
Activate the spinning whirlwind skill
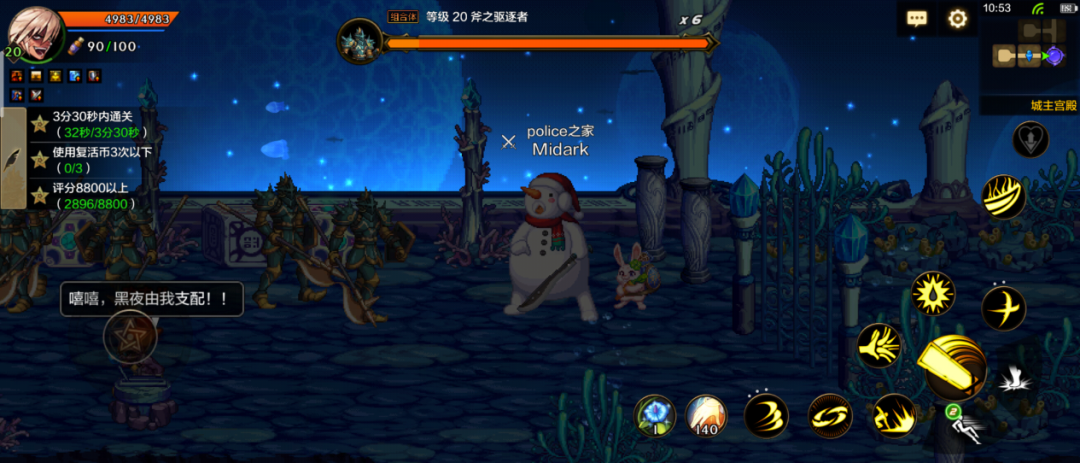pyautogui.click(x=829, y=416)
